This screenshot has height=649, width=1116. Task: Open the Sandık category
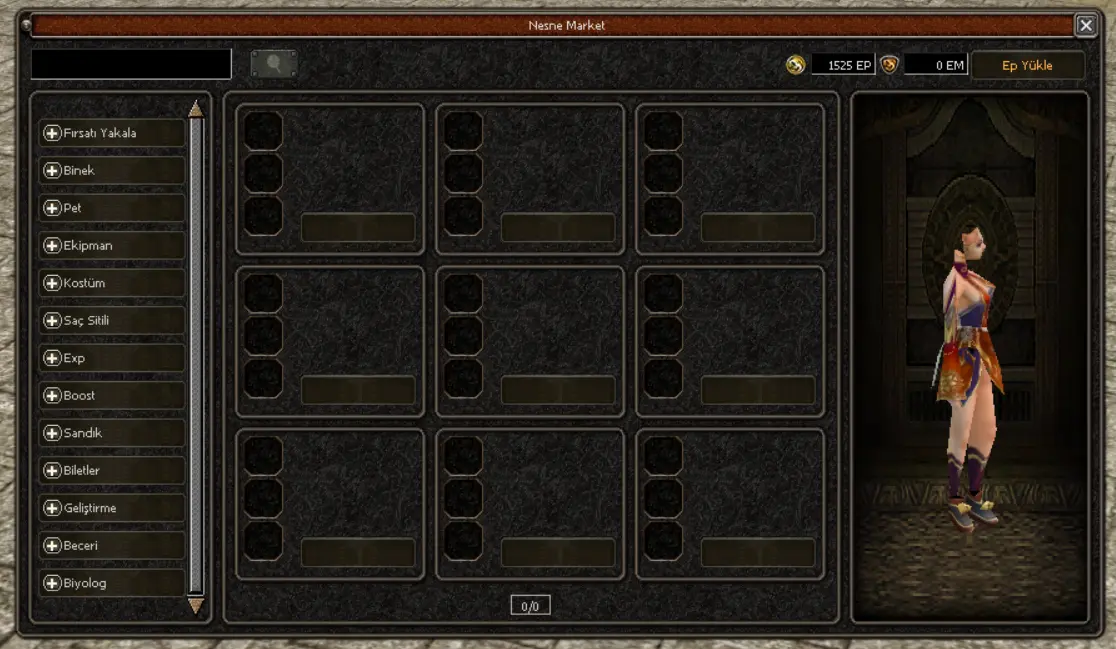[111, 433]
